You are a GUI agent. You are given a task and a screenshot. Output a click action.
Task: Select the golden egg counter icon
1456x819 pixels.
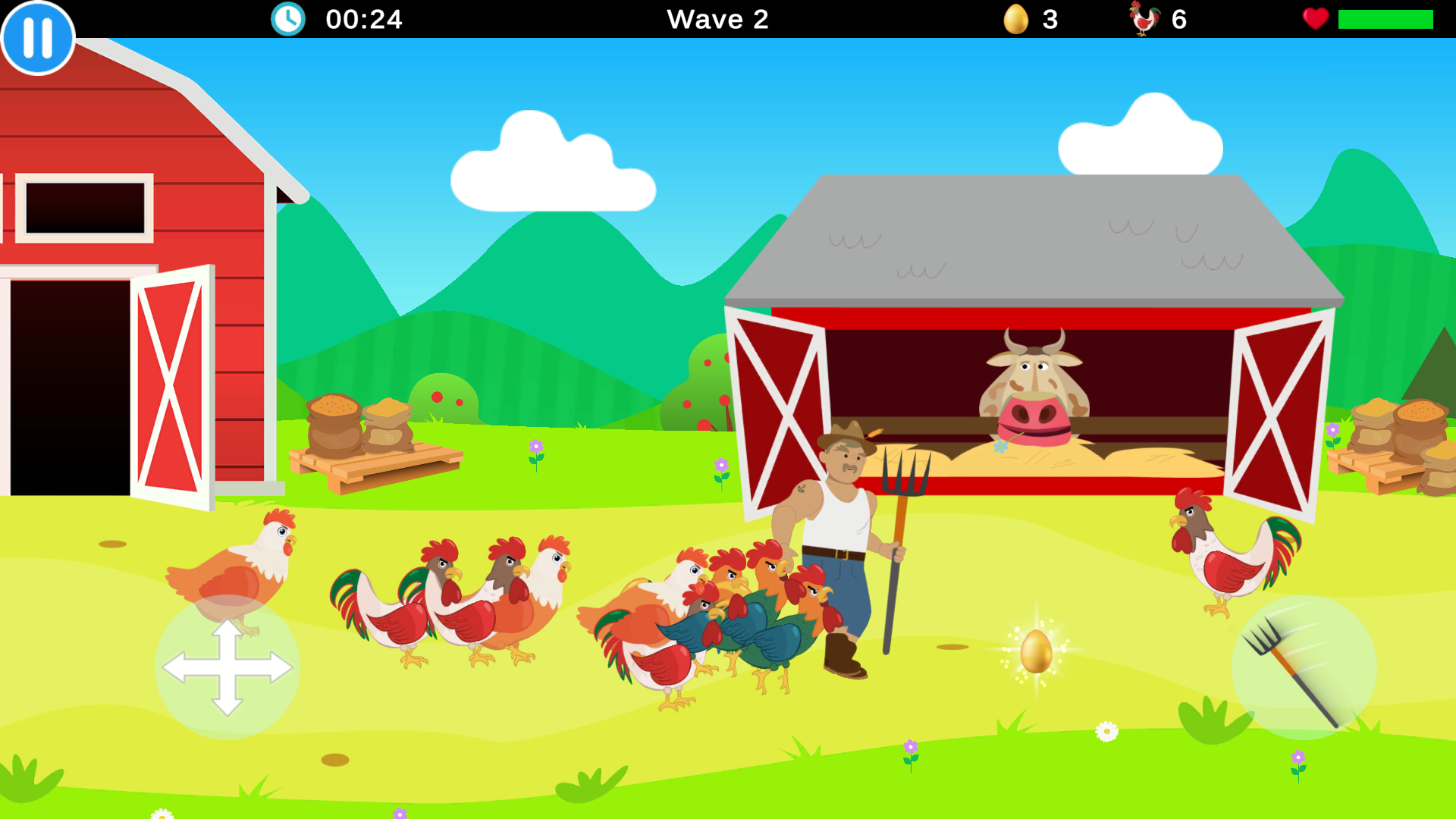(1016, 19)
